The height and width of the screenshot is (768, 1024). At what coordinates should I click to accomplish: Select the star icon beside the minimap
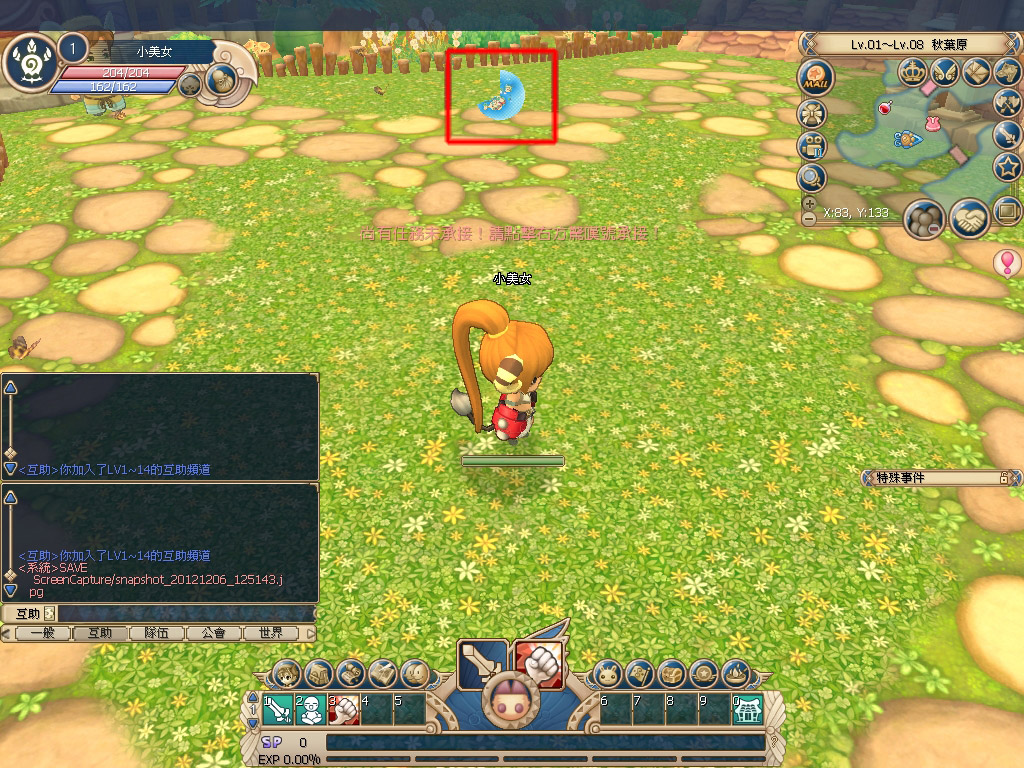1006,166
